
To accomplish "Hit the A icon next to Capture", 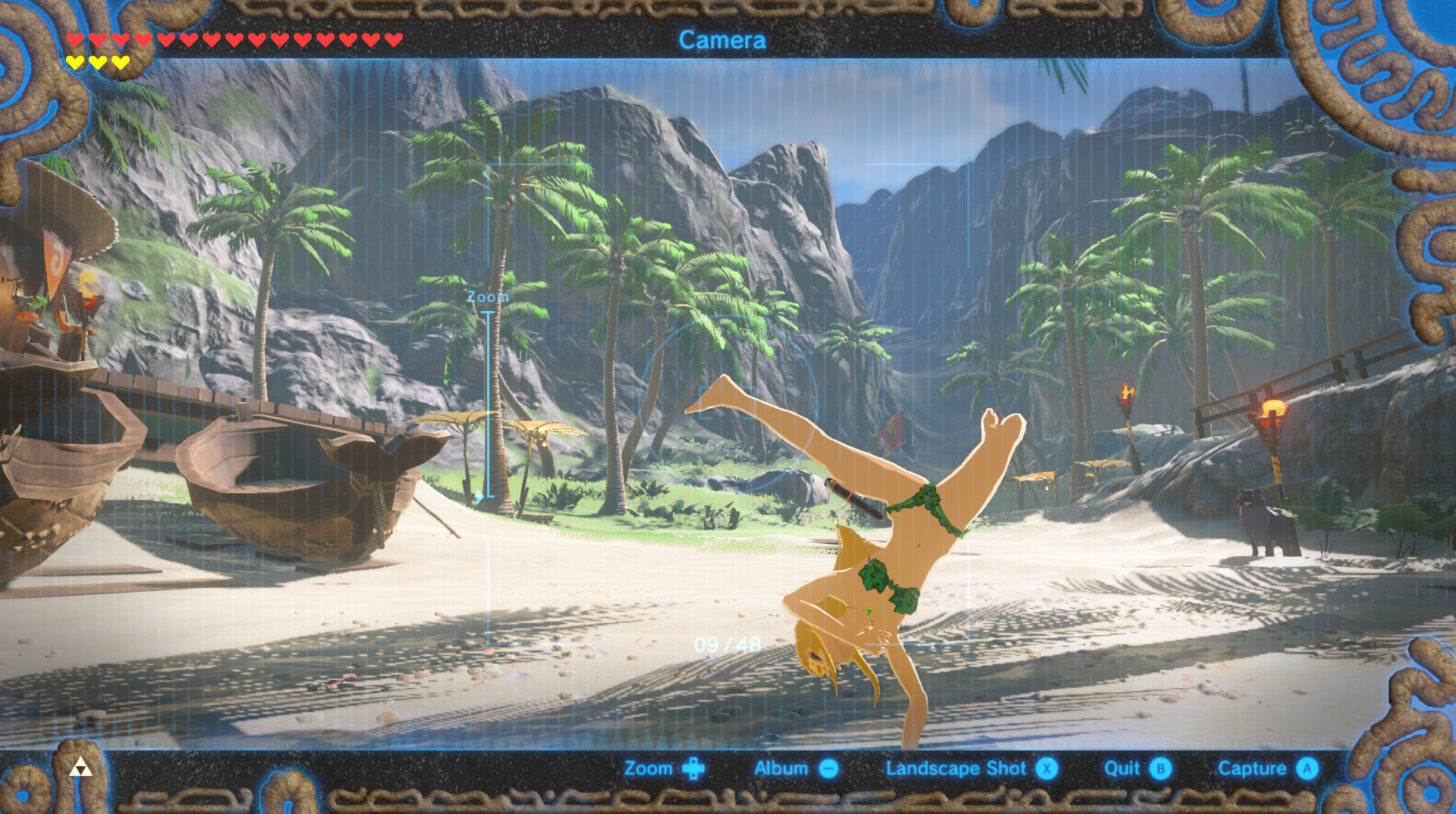I will [x=1307, y=768].
